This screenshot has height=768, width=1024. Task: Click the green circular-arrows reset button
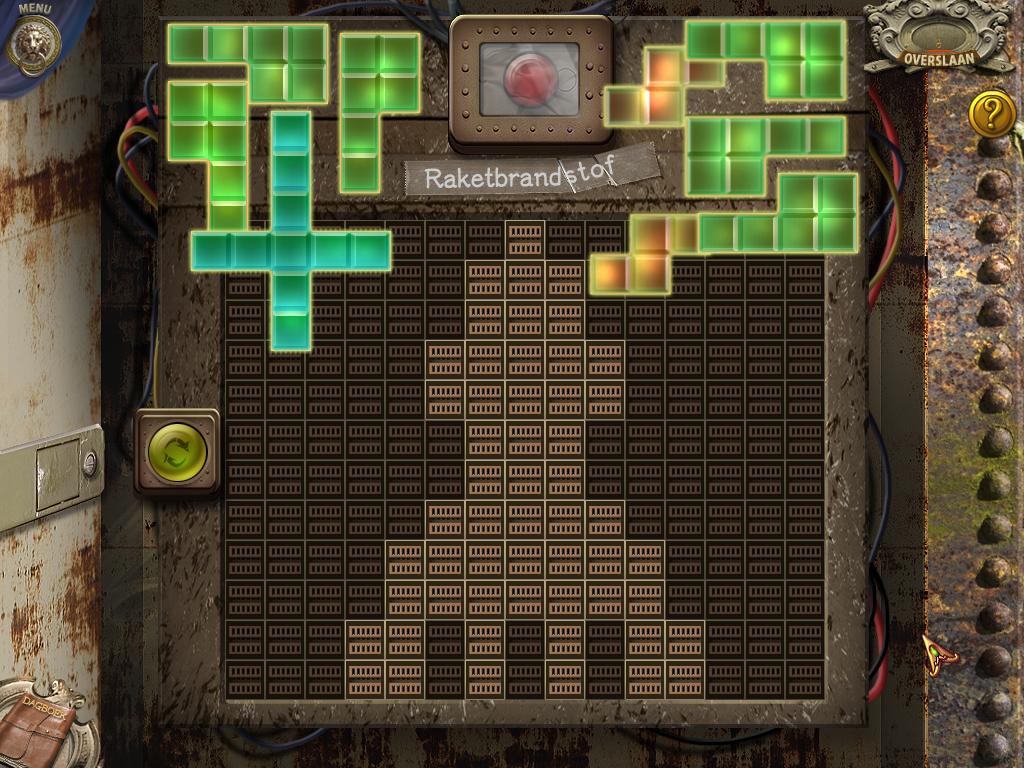click(x=177, y=451)
